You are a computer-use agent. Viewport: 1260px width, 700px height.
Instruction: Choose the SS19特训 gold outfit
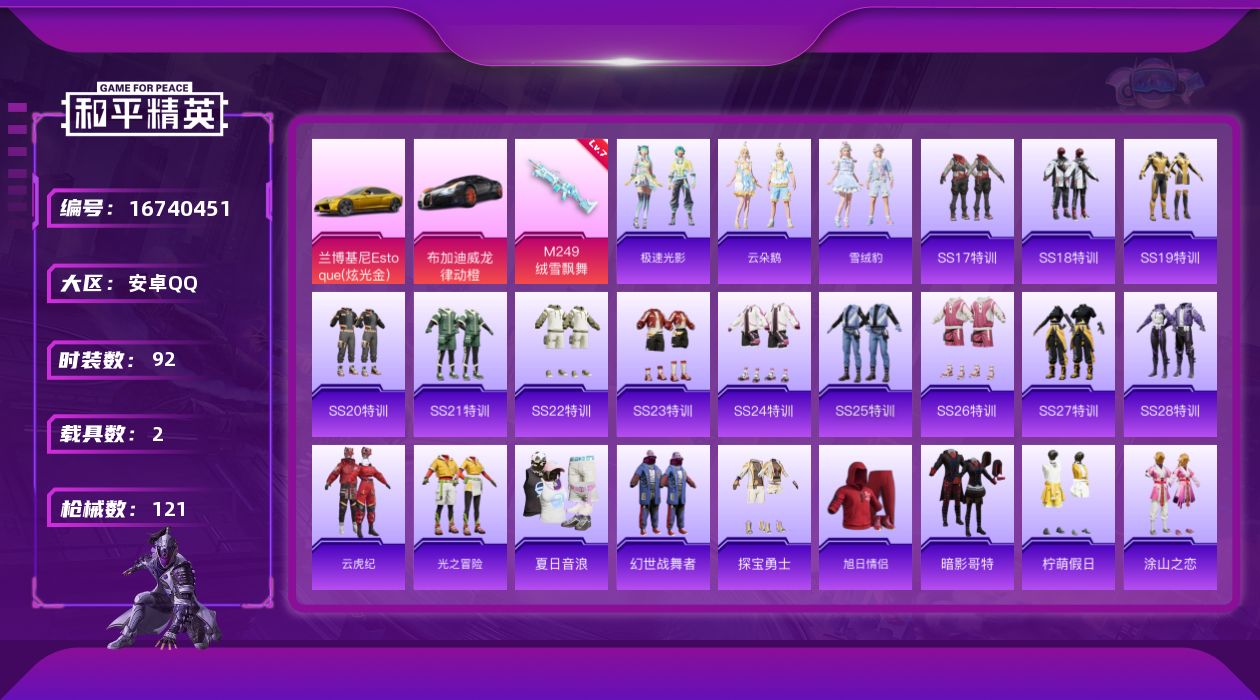1170,211
